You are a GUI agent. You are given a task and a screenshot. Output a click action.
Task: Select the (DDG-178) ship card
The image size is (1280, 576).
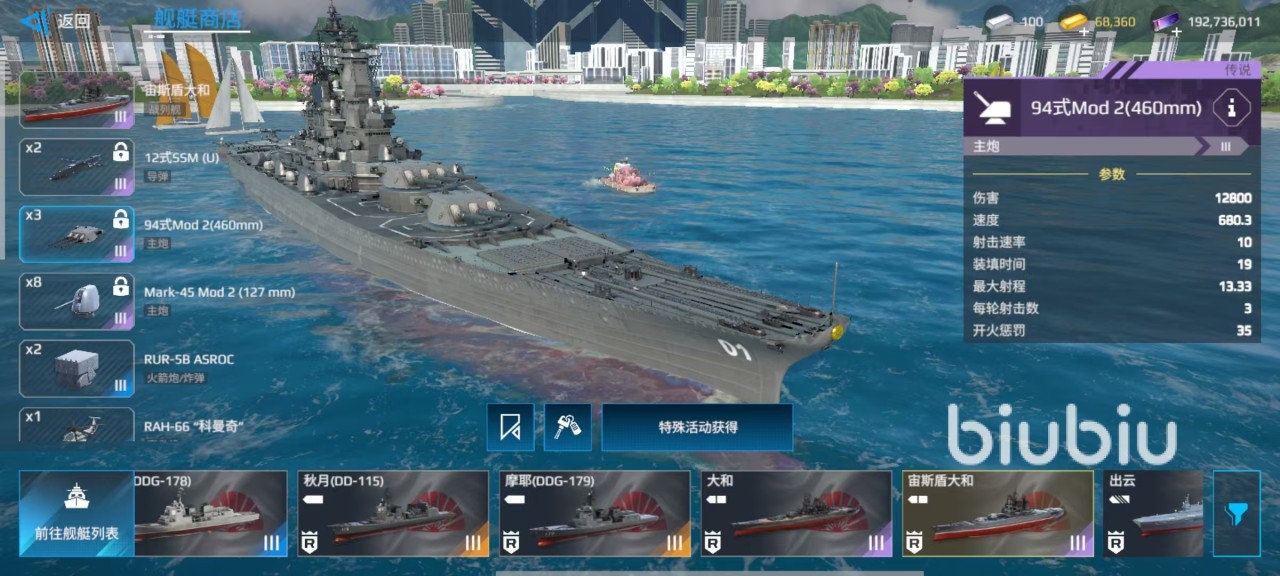(x=210, y=513)
